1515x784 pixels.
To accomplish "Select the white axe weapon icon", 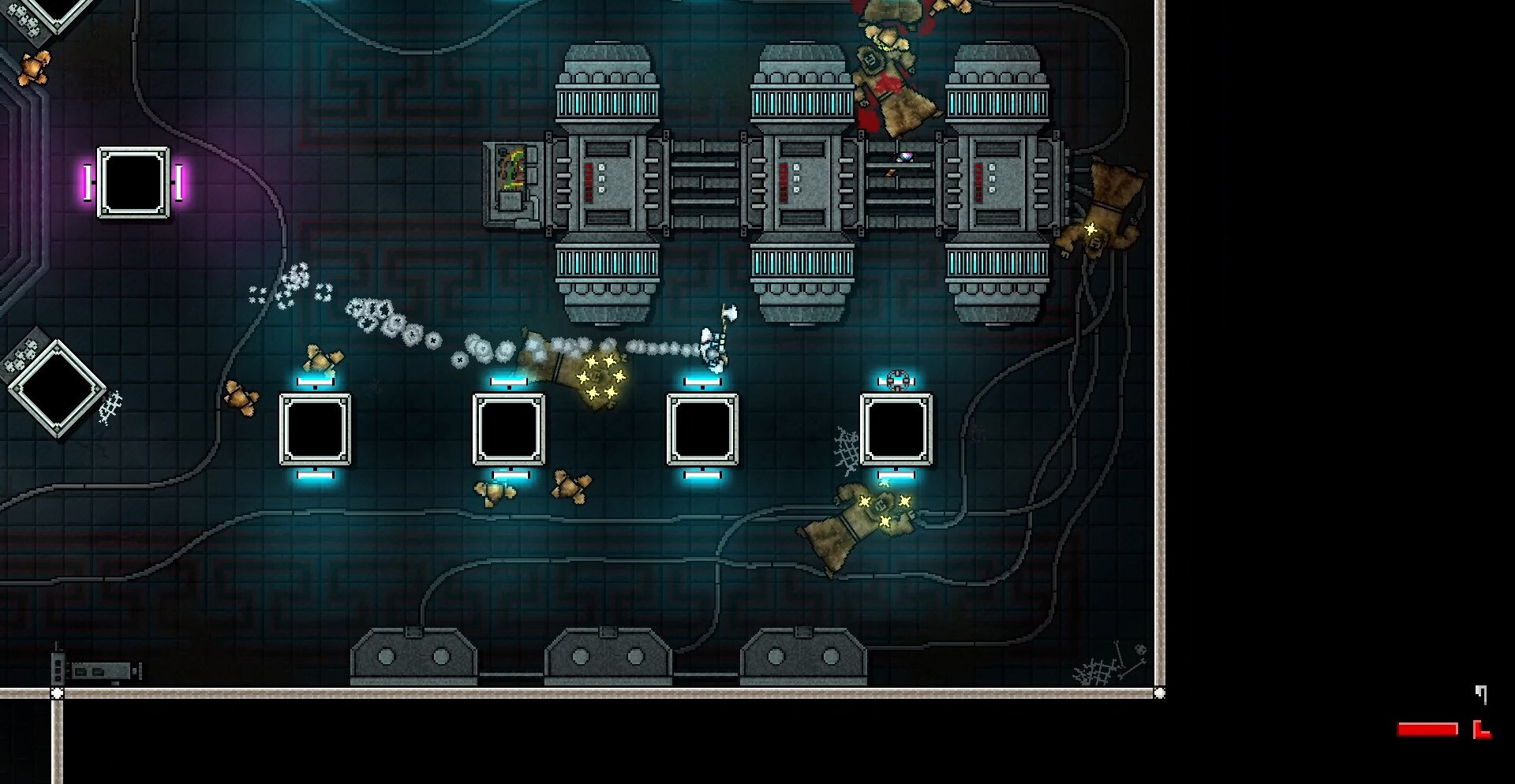I will point(1481,694).
